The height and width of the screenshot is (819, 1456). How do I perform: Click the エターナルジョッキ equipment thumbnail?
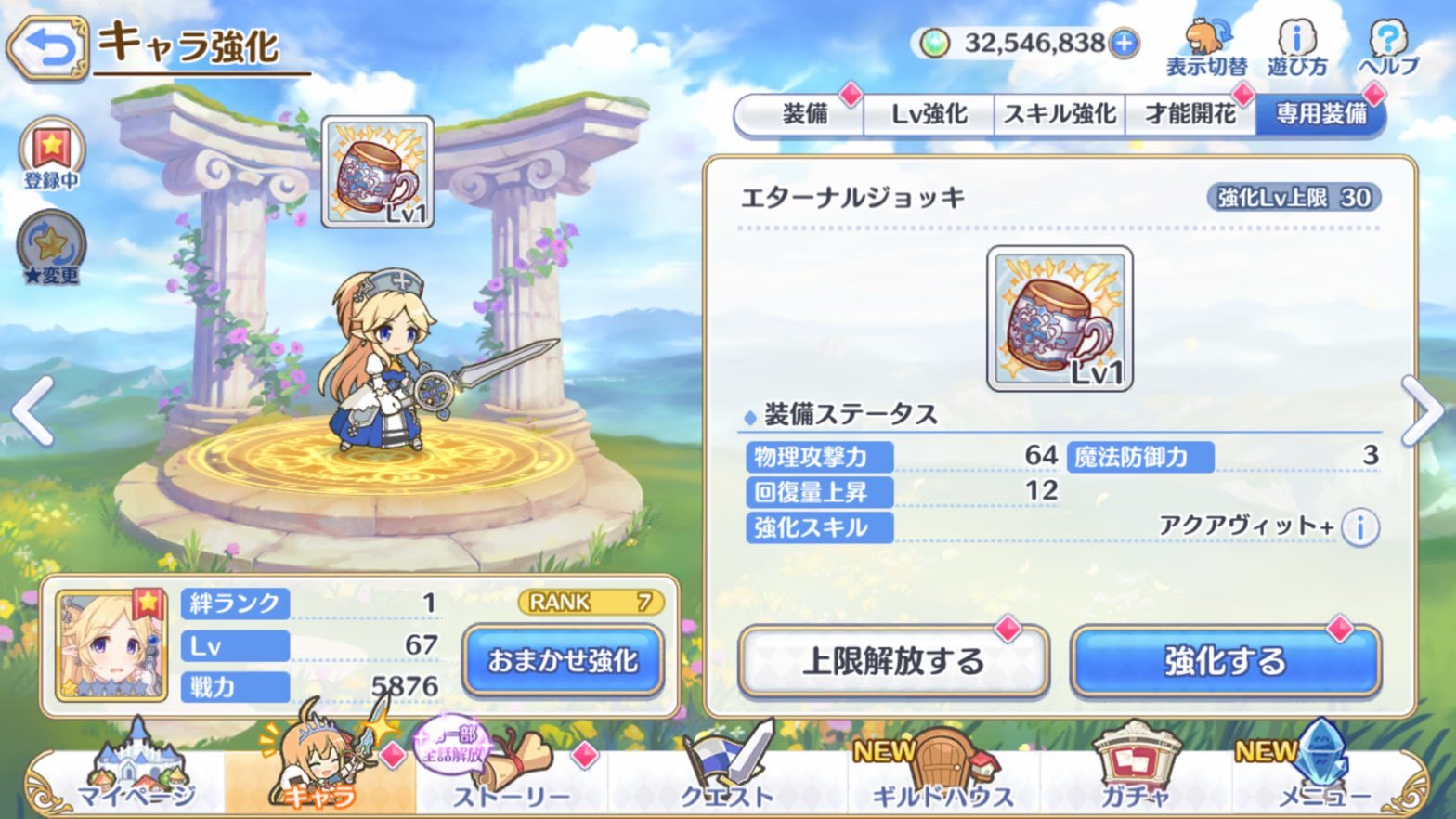[1058, 320]
